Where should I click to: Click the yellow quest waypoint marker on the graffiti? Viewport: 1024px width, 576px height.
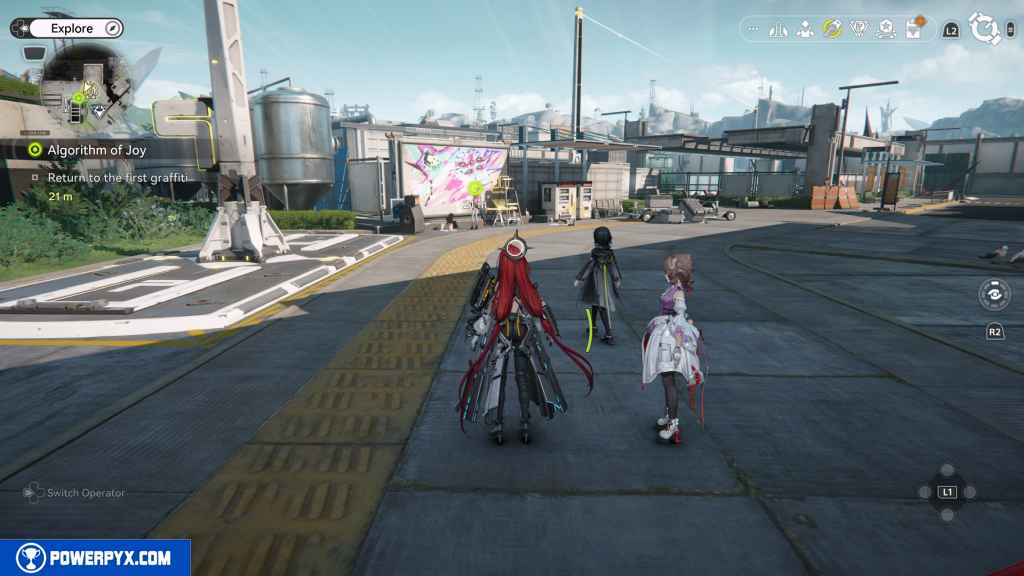(476, 187)
